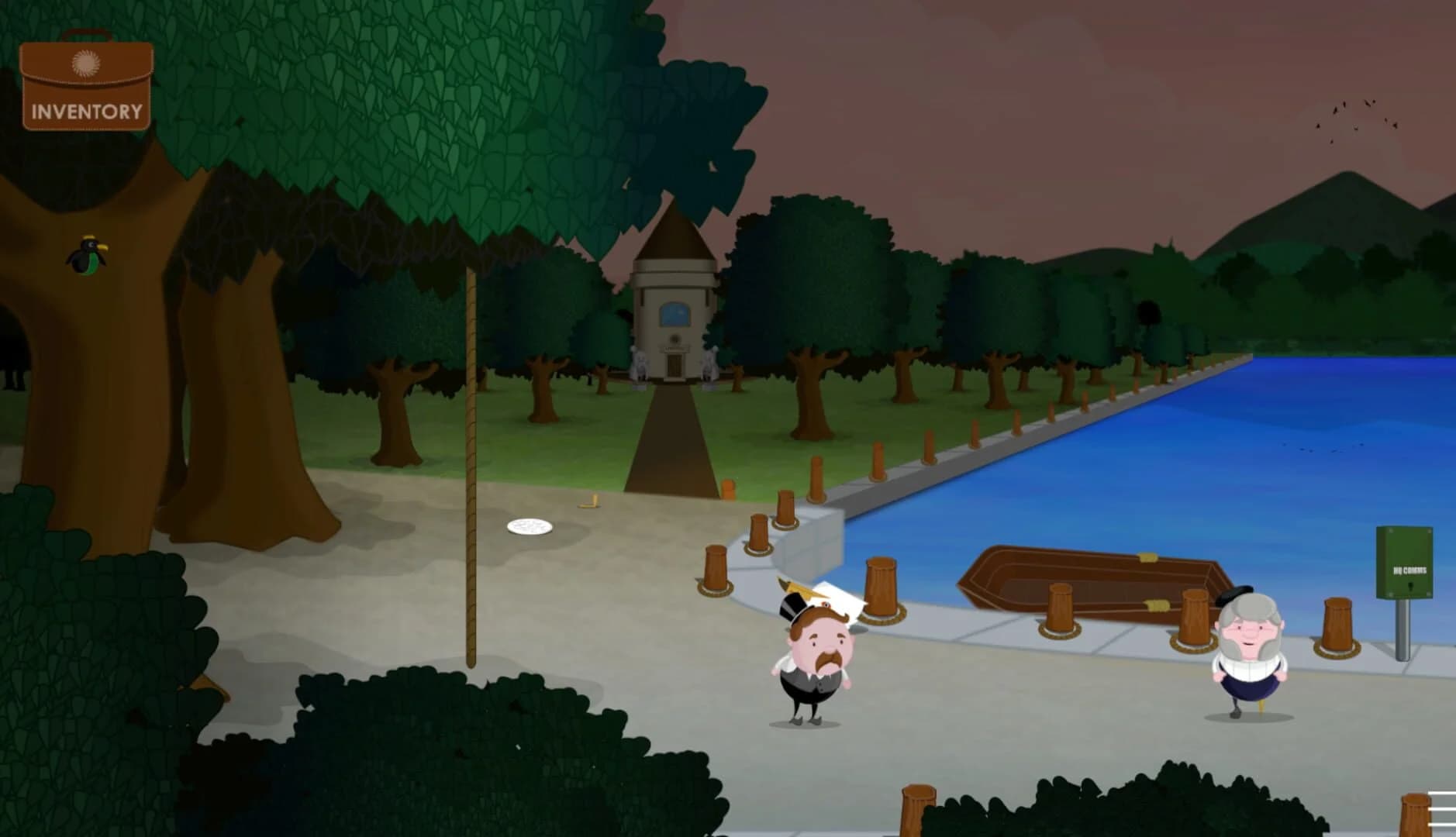This screenshot has width=1456, height=837.
Task: Click the orange cone on the grass
Action: tap(729, 490)
